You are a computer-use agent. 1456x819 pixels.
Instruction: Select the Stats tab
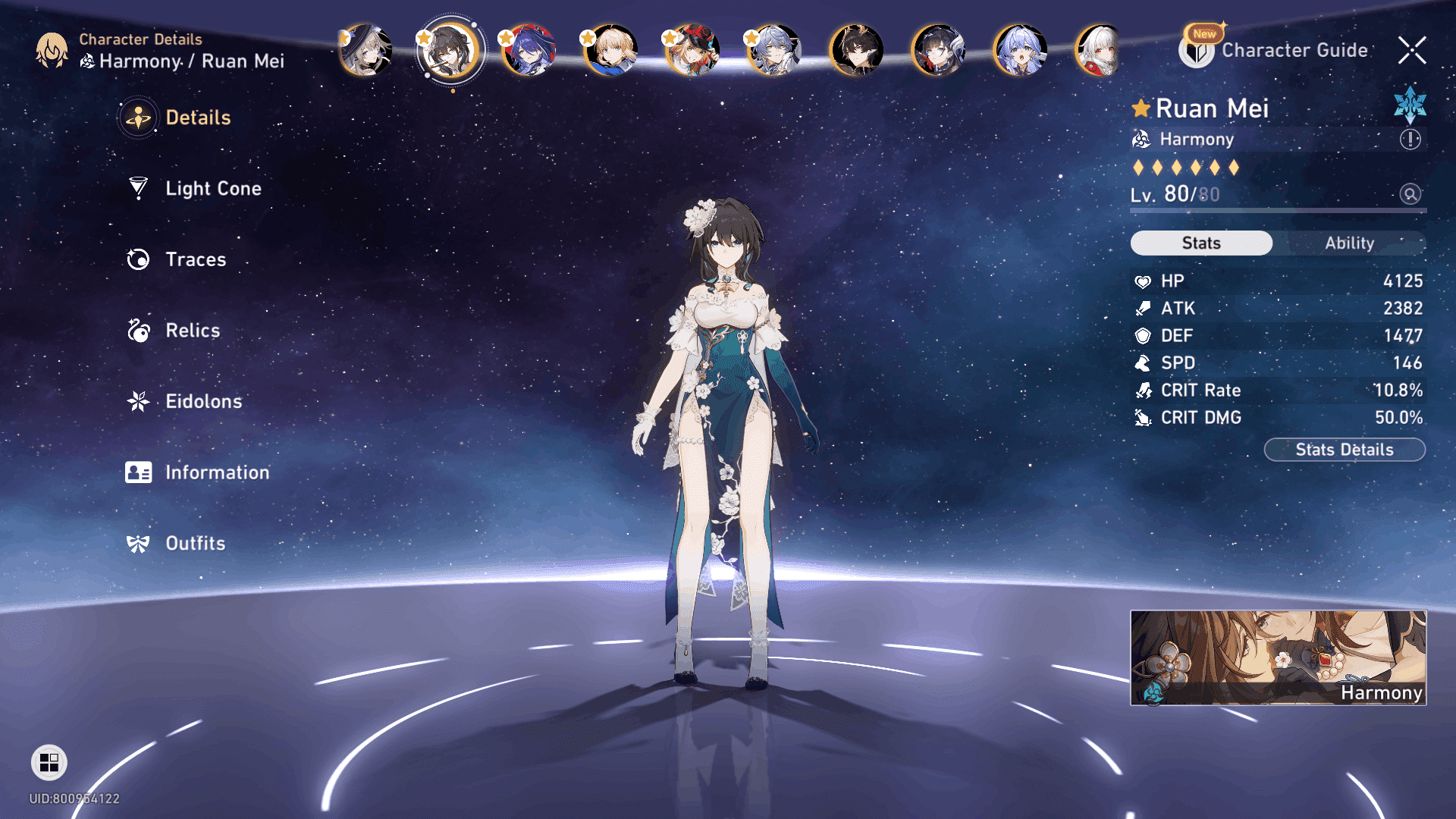coord(1201,243)
